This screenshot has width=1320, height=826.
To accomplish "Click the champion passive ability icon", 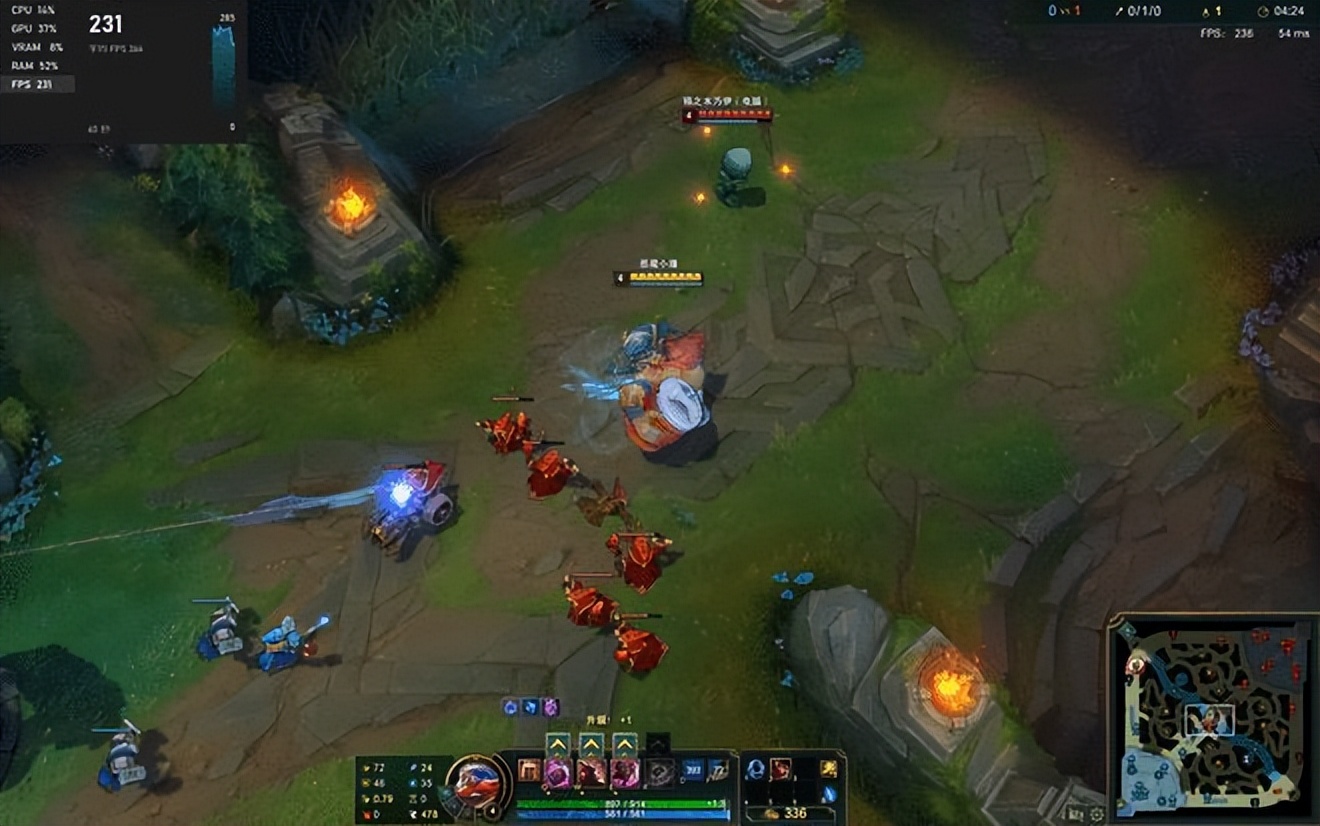I will coord(529,771).
